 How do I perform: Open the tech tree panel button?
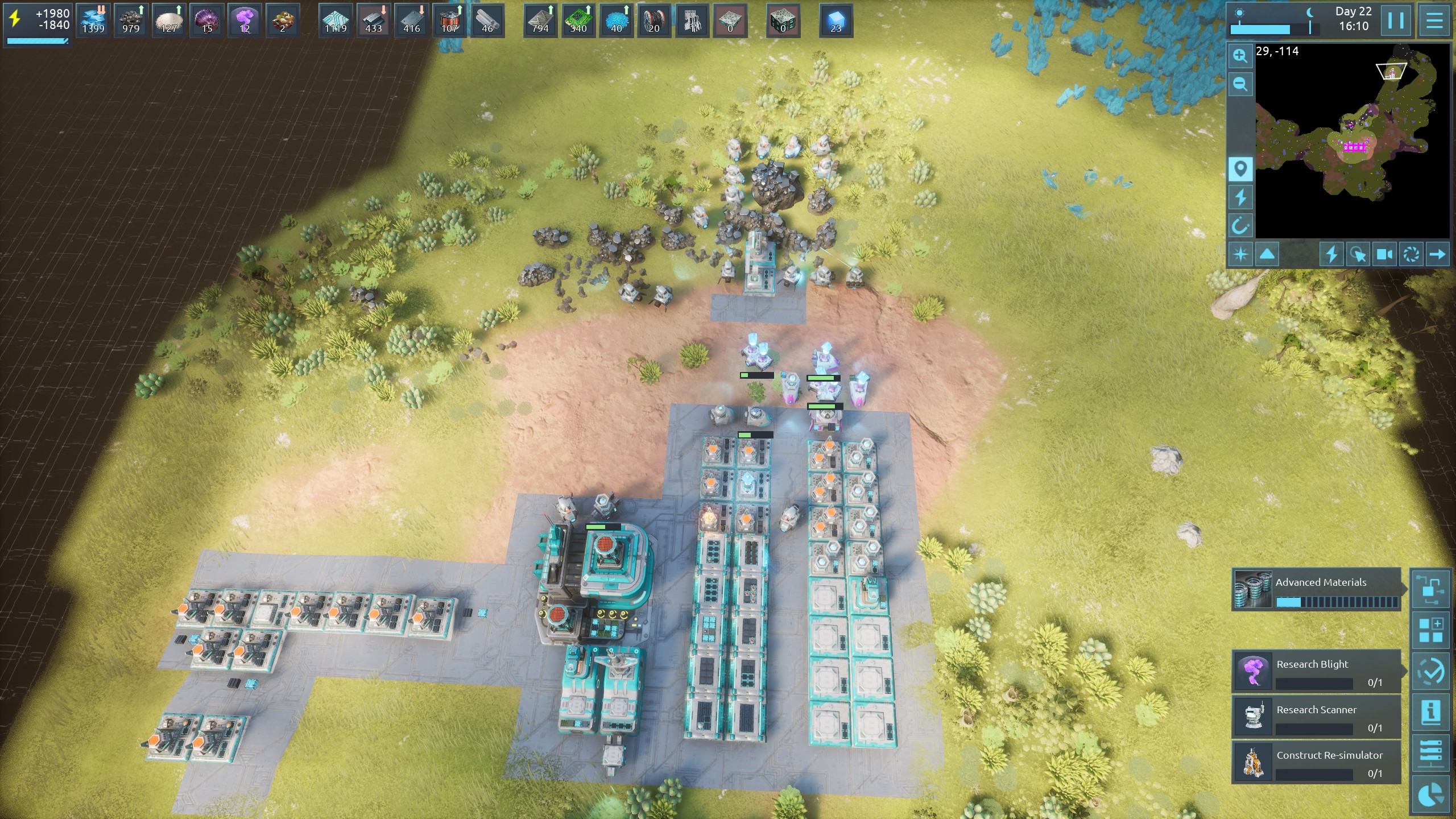click(1431, 589)
